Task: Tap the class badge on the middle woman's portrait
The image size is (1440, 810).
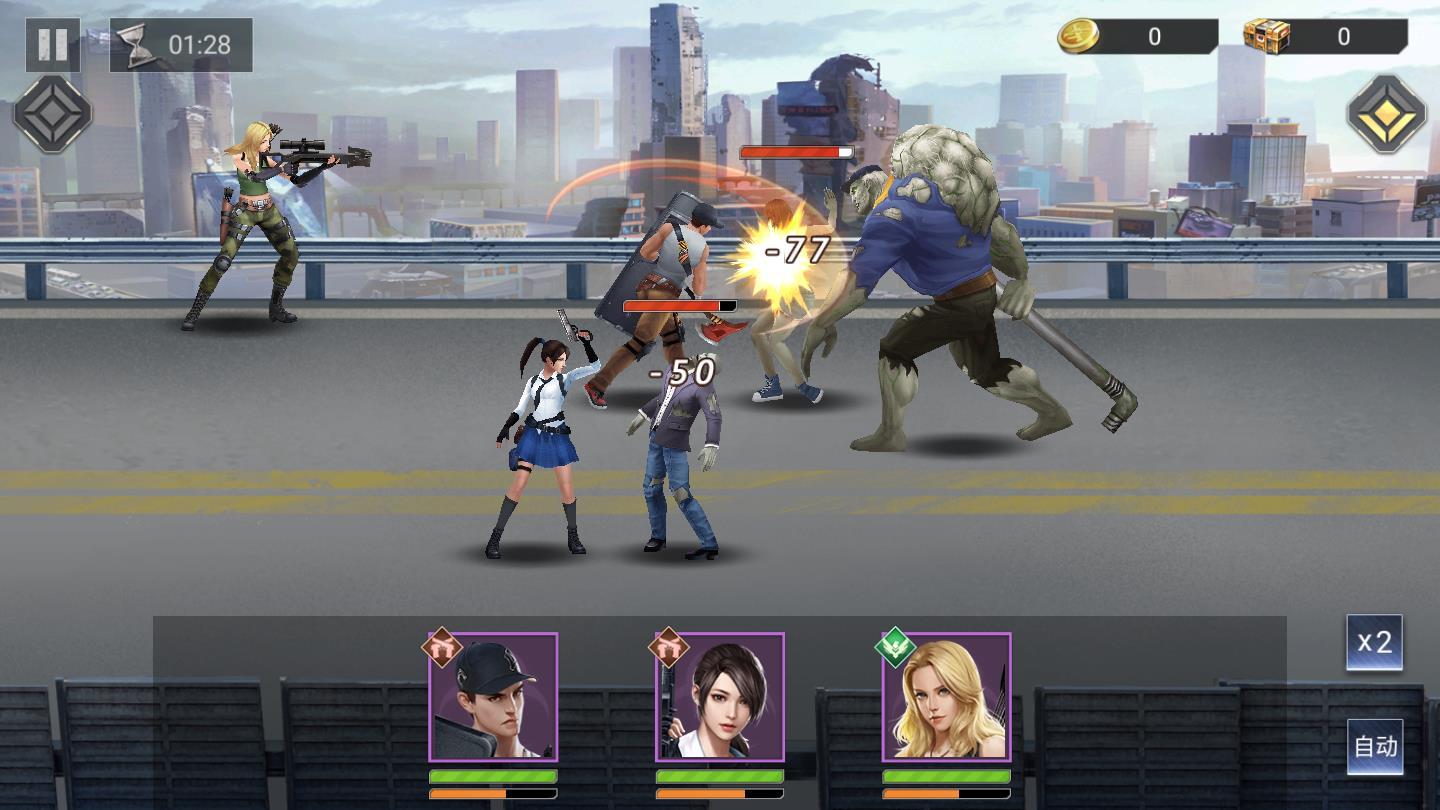Action: [668, 648]
